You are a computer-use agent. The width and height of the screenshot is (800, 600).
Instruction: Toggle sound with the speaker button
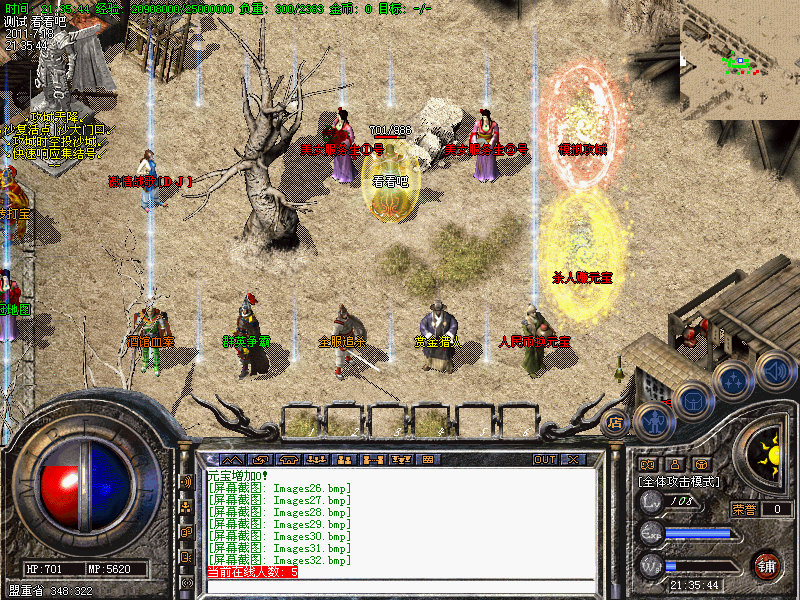[x=775, y=369]
